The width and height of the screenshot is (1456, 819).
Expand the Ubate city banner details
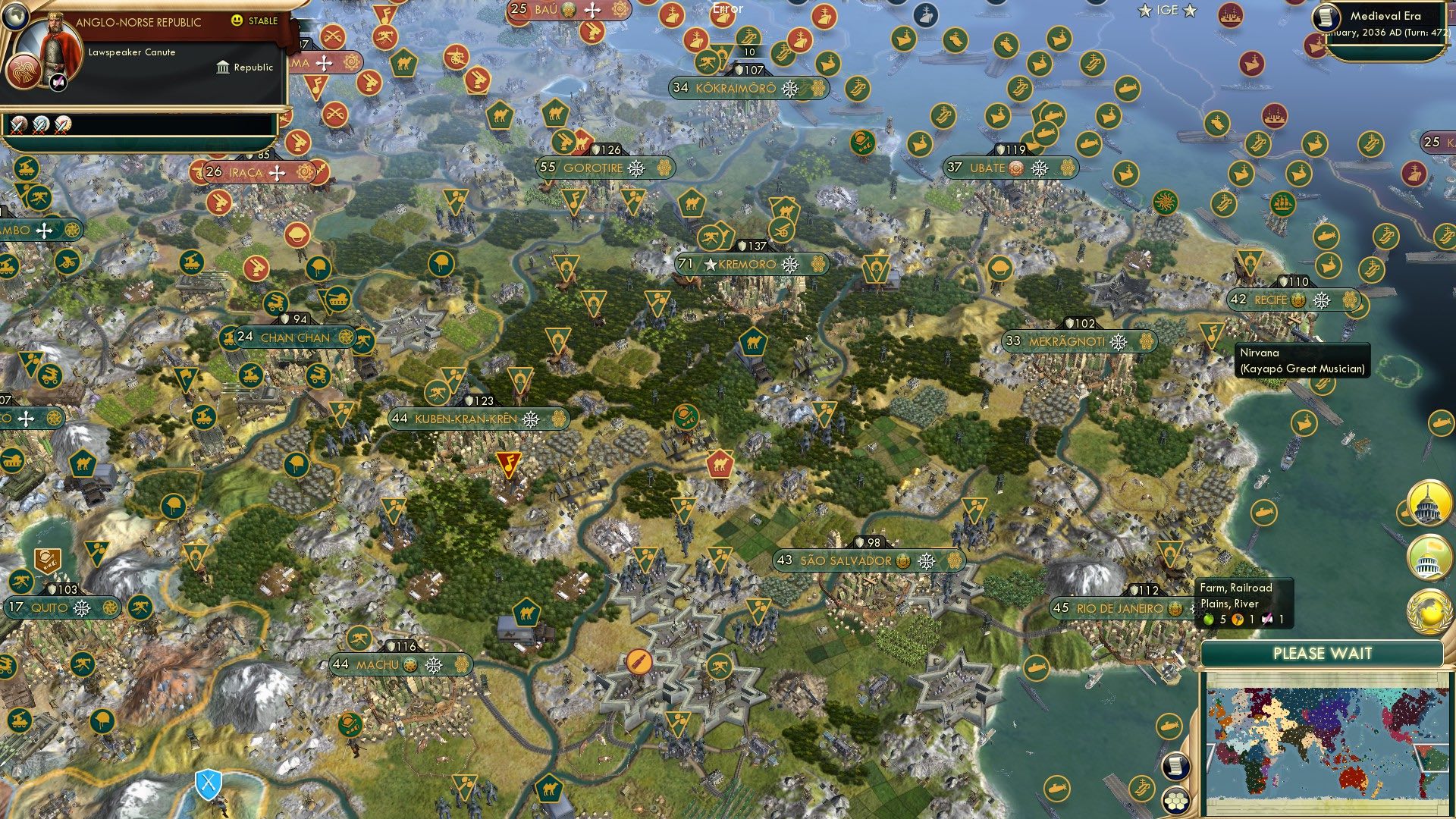1012,168
